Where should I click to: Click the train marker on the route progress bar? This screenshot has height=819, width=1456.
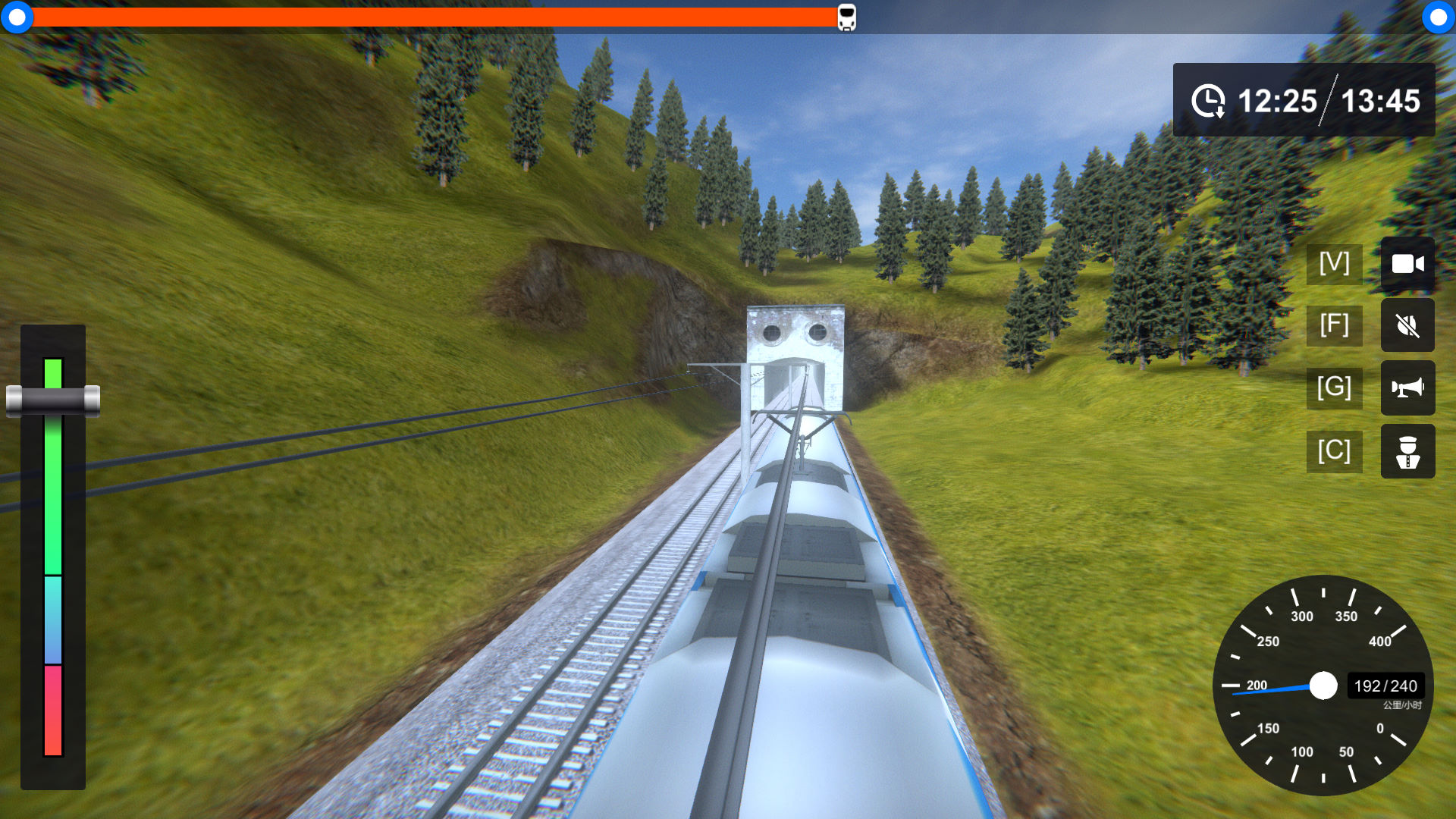(x=846, y=17)
